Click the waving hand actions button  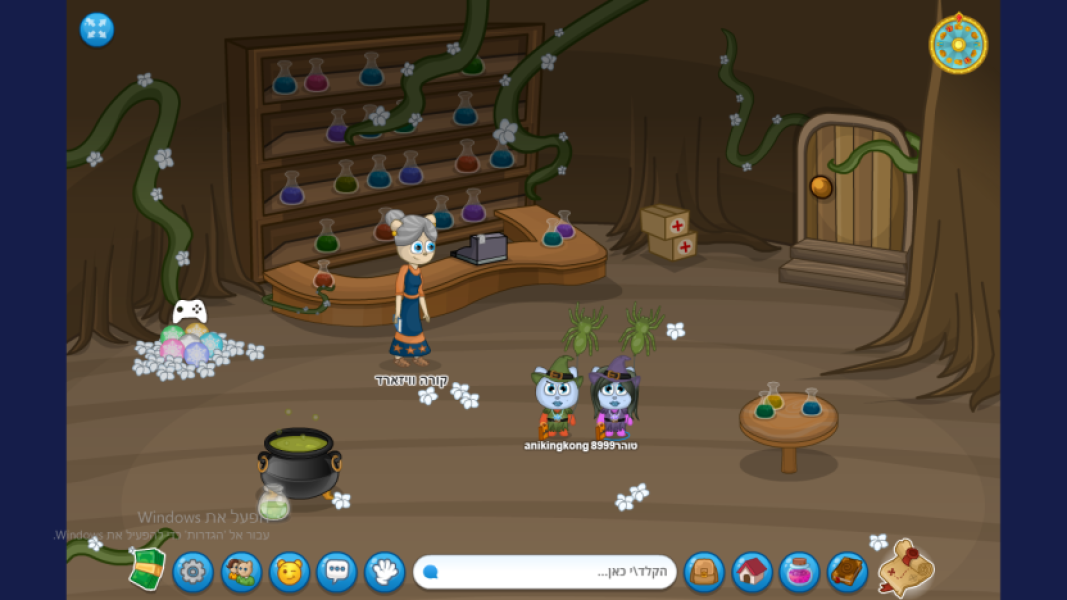point(385,572)
